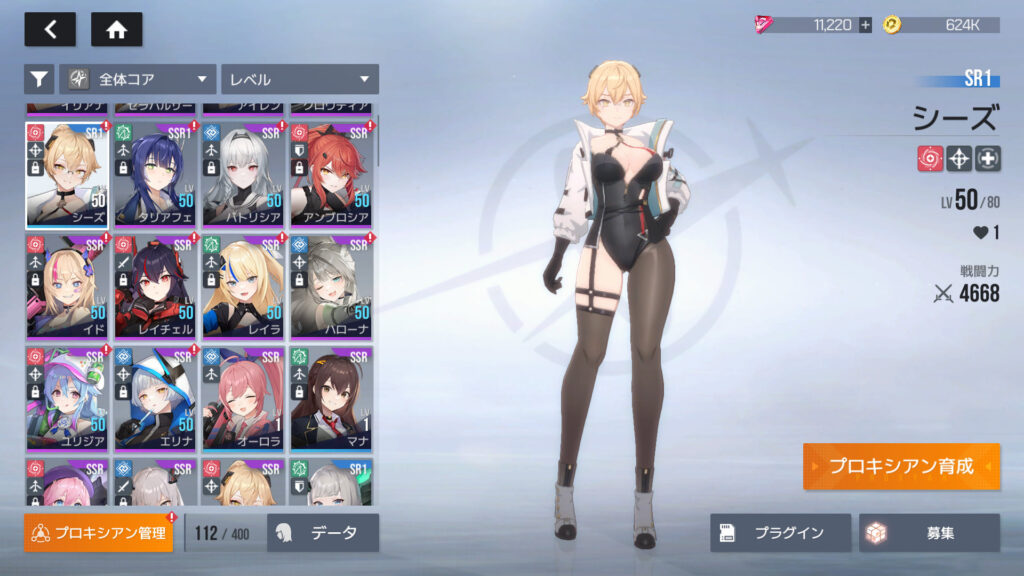
Task: Expand the 全体コア dropdown
Action: 138,79
